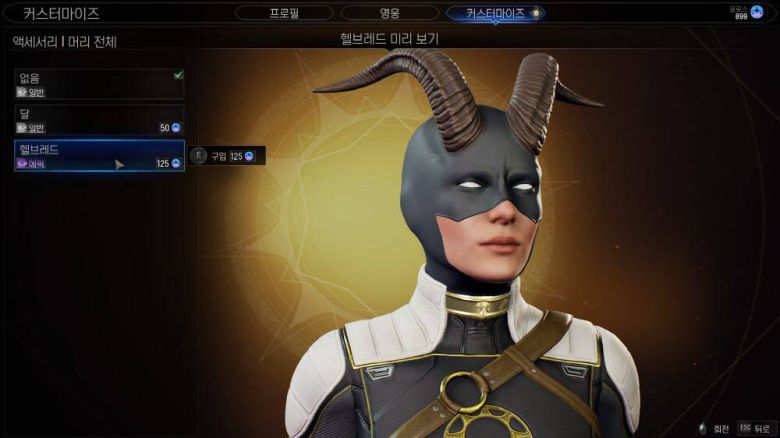Open the 영웅 tab
780x438 pixels.
[389, 13]
